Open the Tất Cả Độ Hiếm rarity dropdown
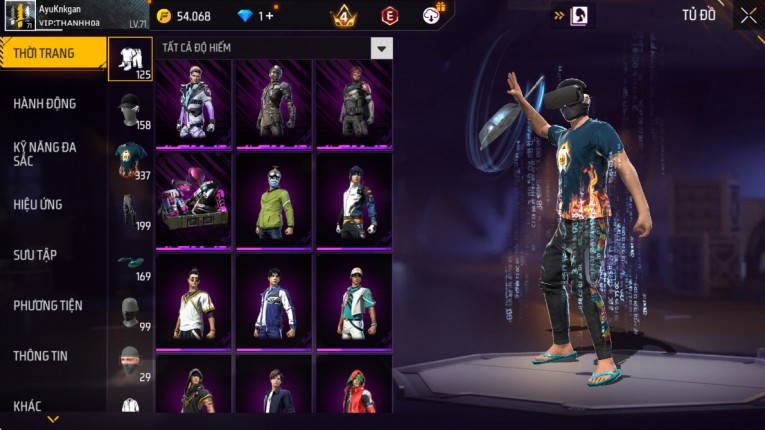 pyautogui.click(x=381, y=48)
